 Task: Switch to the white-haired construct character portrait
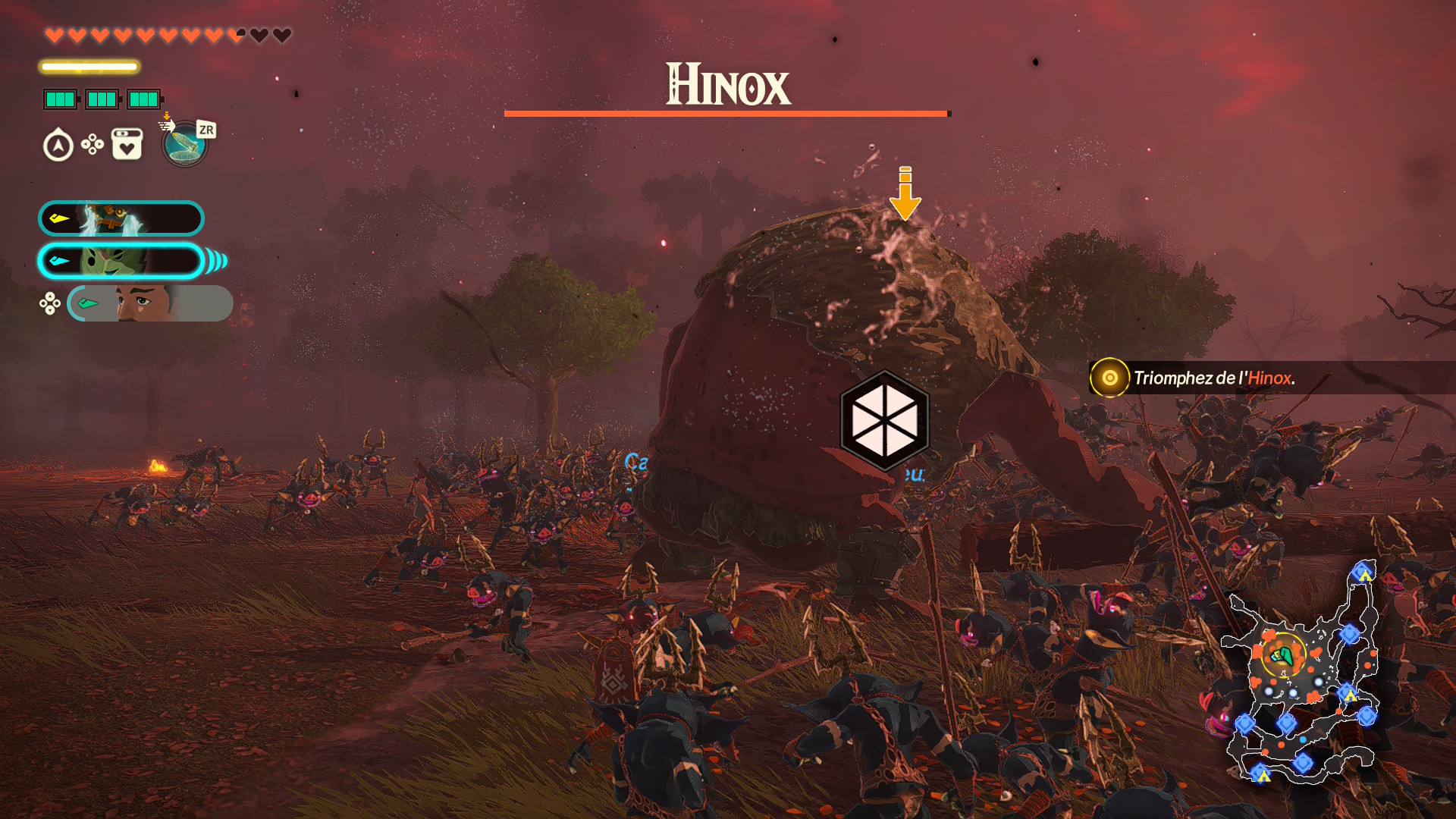[121, 218]
